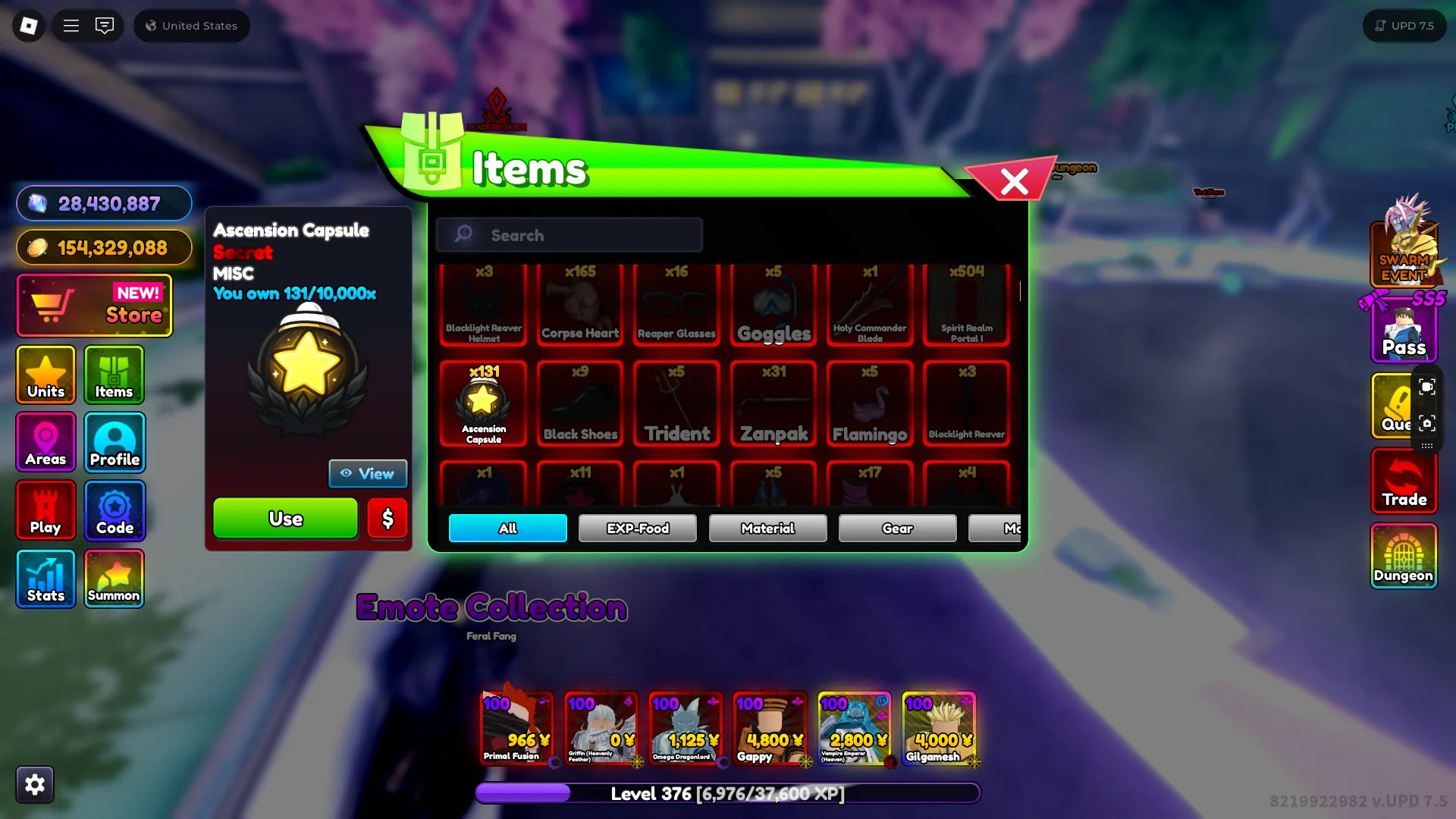
Task: Select the Zanpak item
Action: click(x=773, y=402)
